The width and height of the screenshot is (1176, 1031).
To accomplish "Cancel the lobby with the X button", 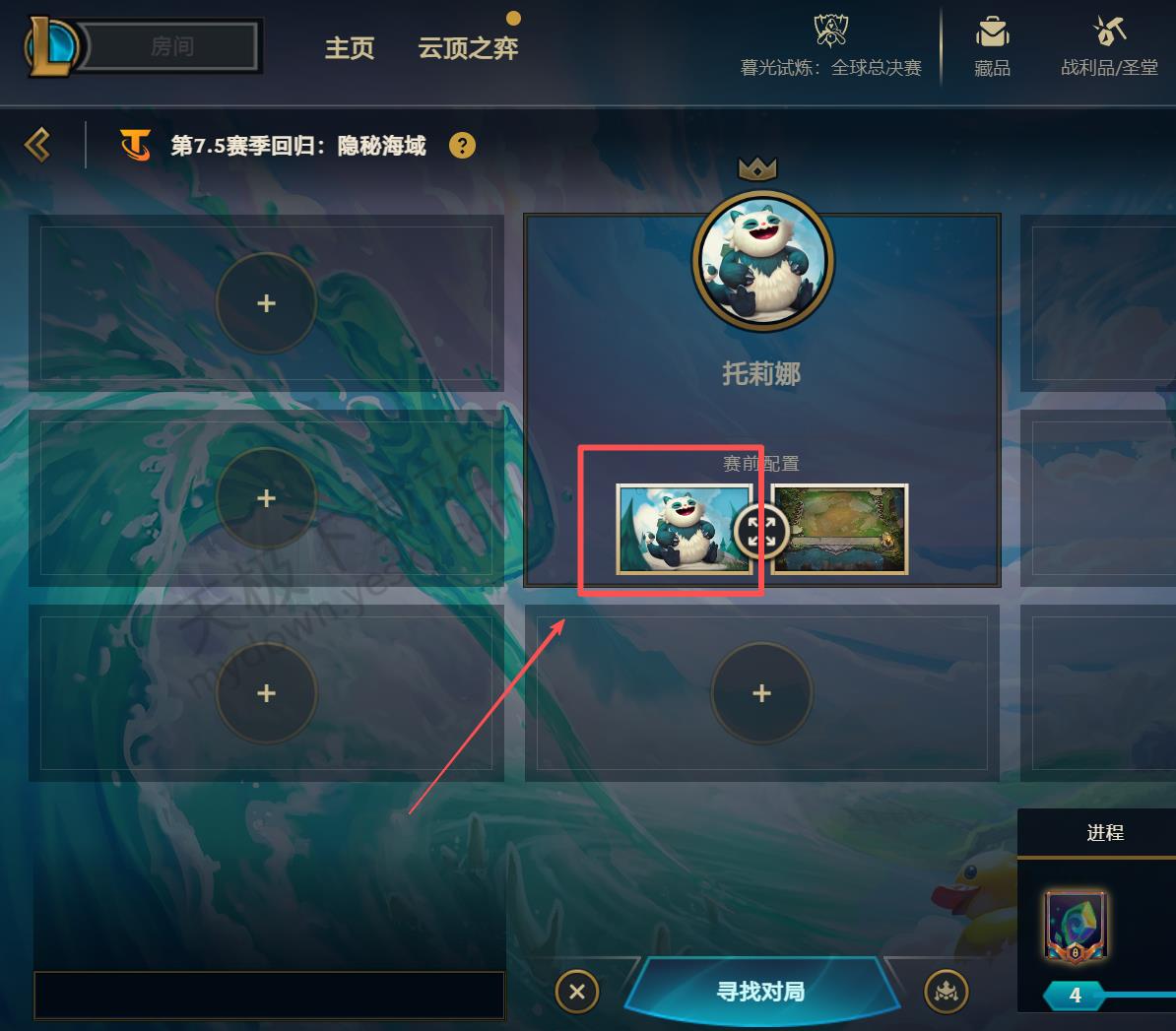I will pos(577,992).
